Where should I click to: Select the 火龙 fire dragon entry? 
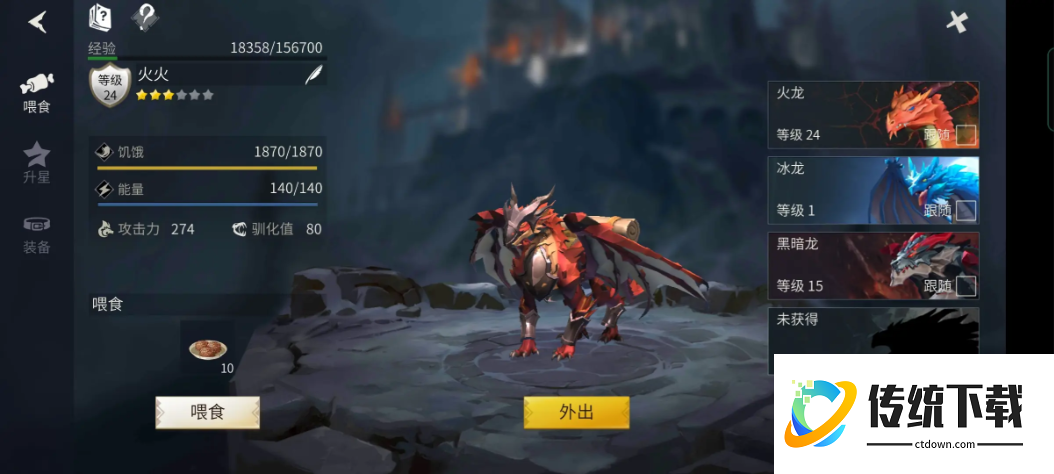tap(850, 114)
